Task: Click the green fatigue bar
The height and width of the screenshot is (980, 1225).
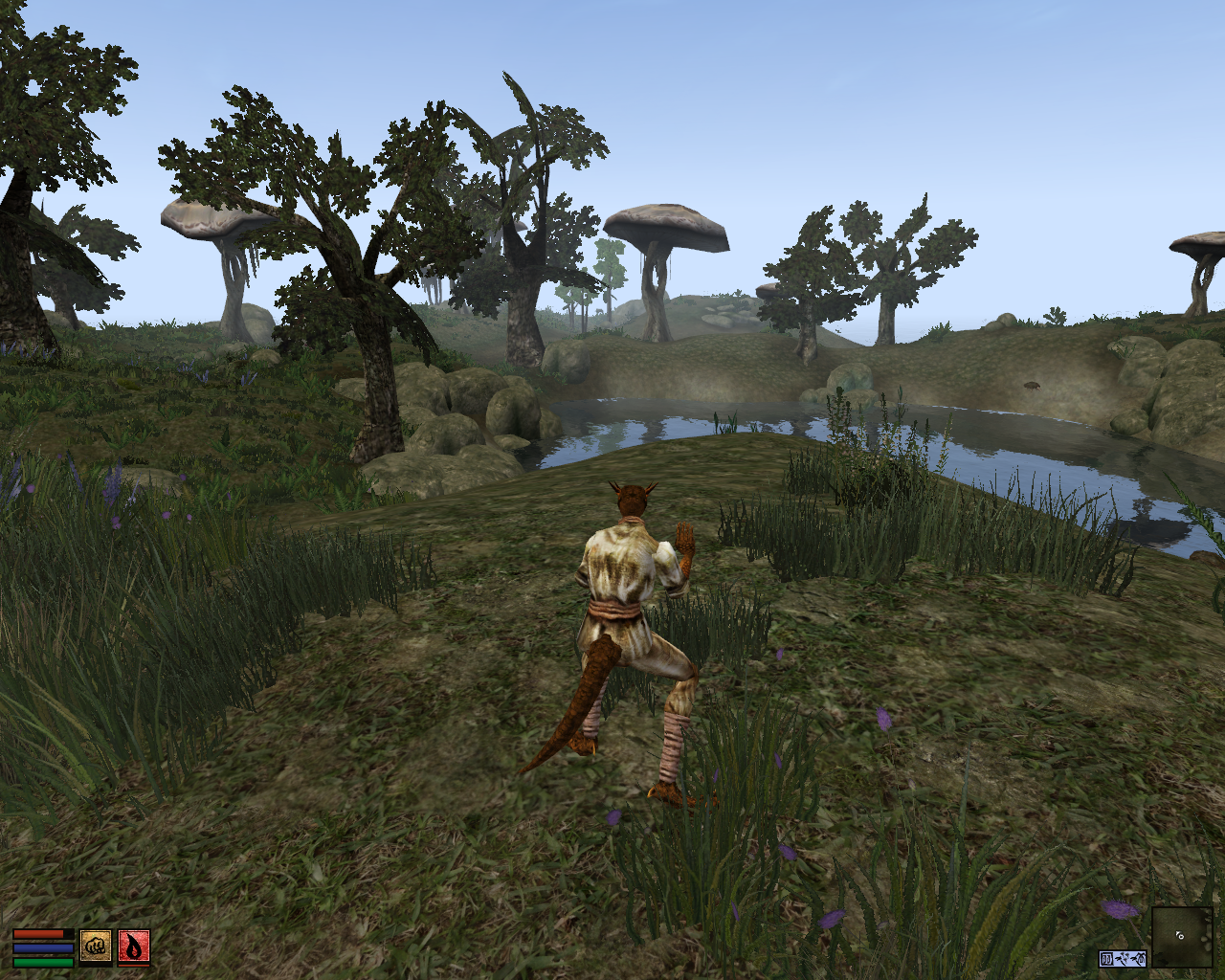Action: pyautogui.click(x=38, y=962)
